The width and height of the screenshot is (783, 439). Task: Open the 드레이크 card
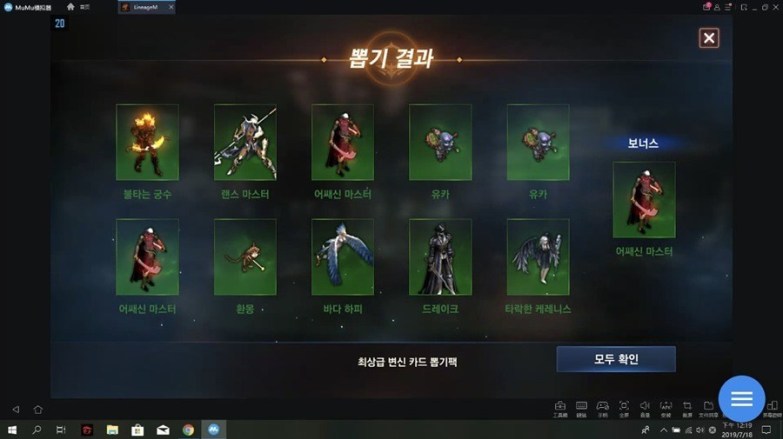(440, 257)
